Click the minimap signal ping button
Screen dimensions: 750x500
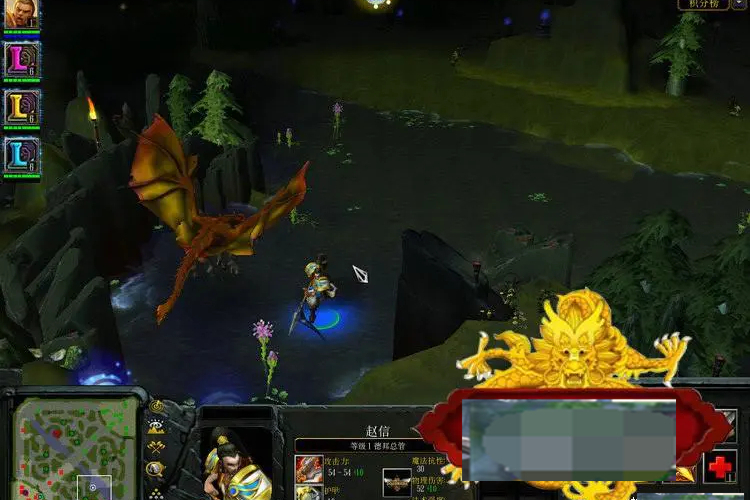pyautogui.click(x=157, y=406)
